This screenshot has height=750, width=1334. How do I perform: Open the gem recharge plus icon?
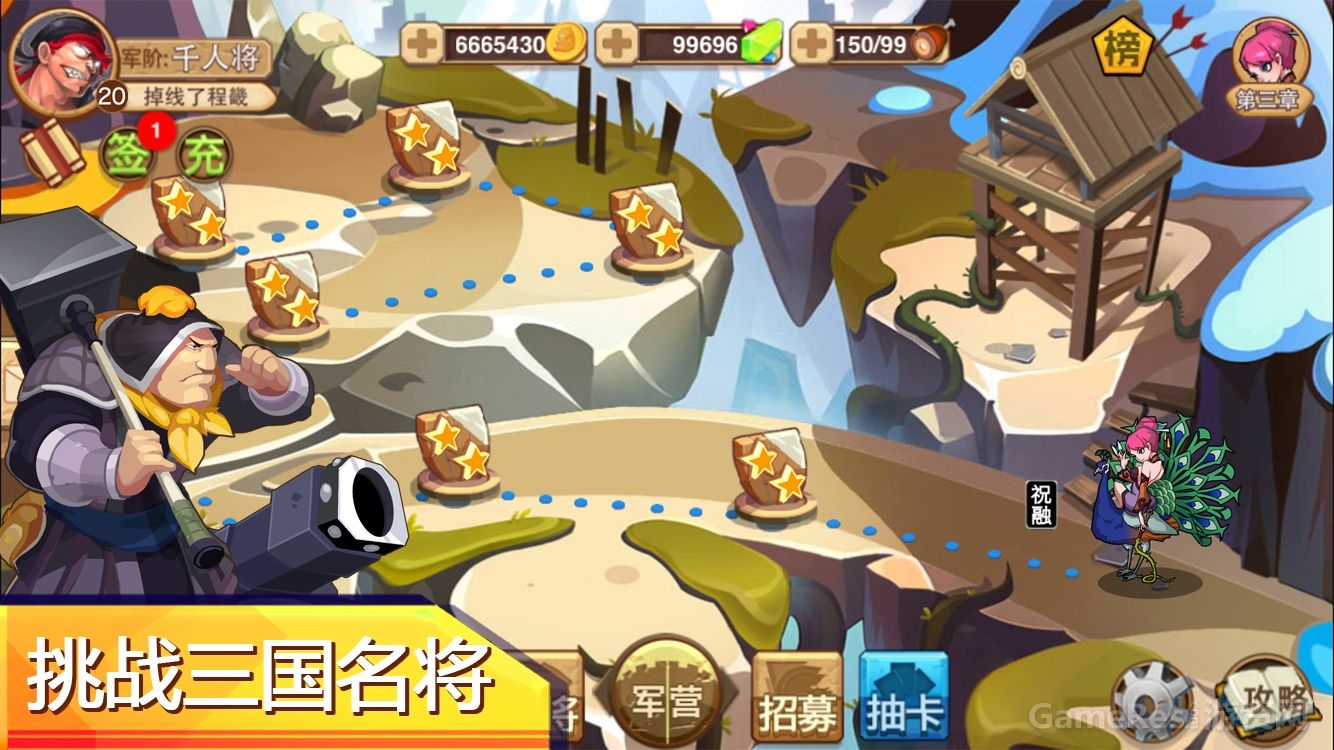(x=613, y=42)
